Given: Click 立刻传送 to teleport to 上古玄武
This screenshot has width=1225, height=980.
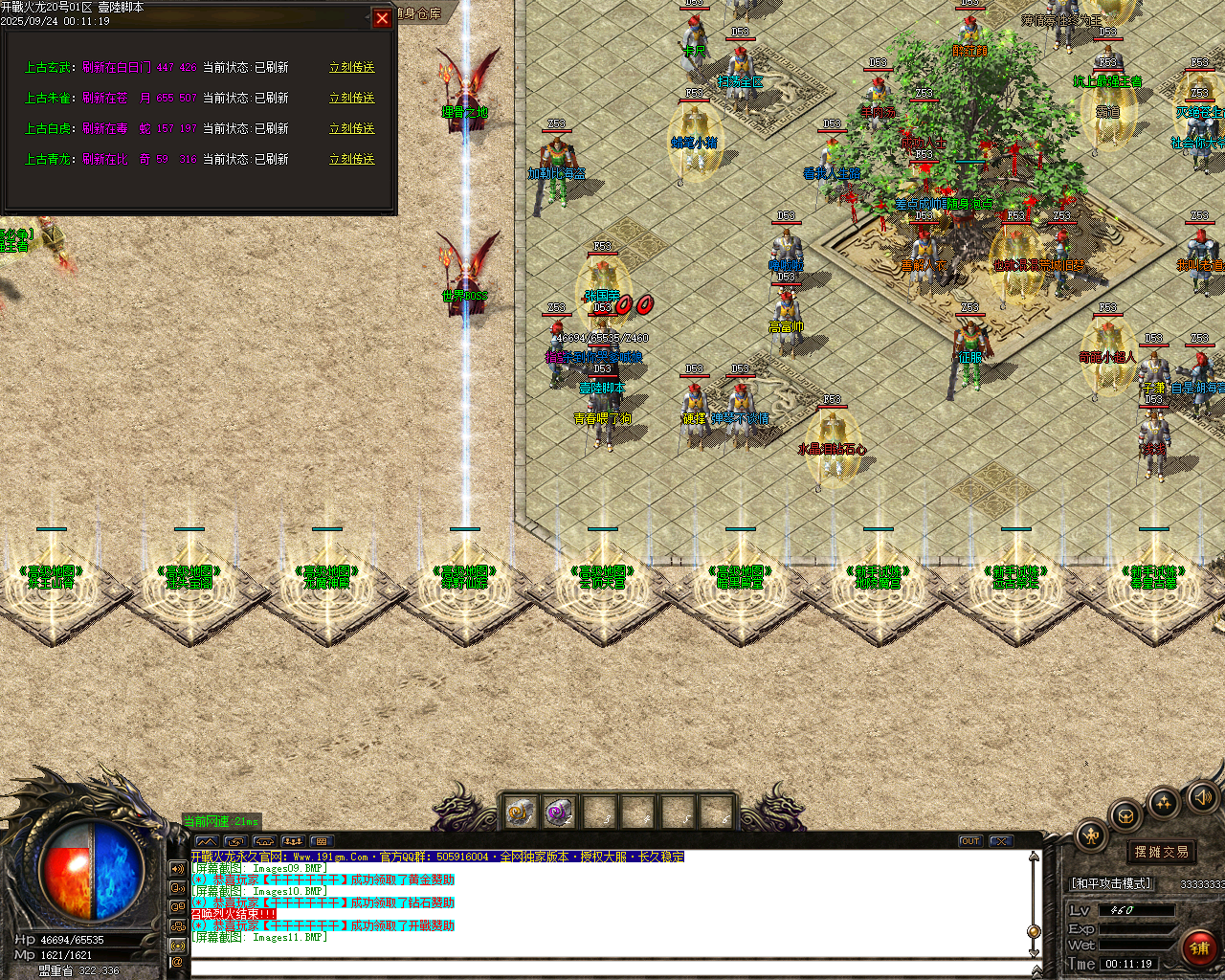Looking at the screenshot, I should (x=352, y=66).
